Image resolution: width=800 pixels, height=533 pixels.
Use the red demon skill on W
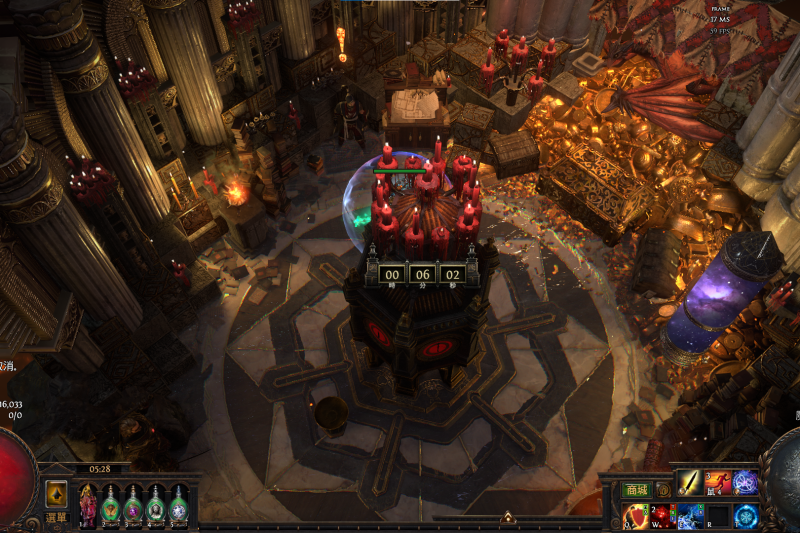point(663,516)
